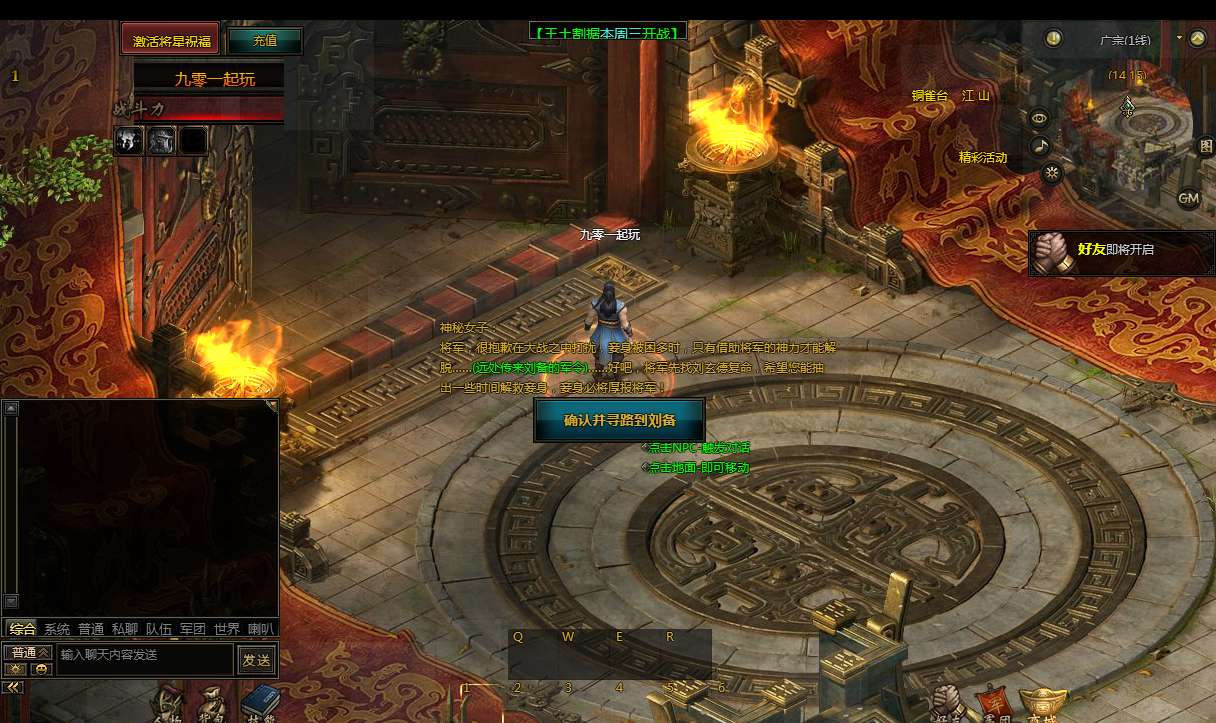Screen dimensions: 1216x723
Task: Collapse the minimap with the up-arrow button
Action: point(1198,39)
